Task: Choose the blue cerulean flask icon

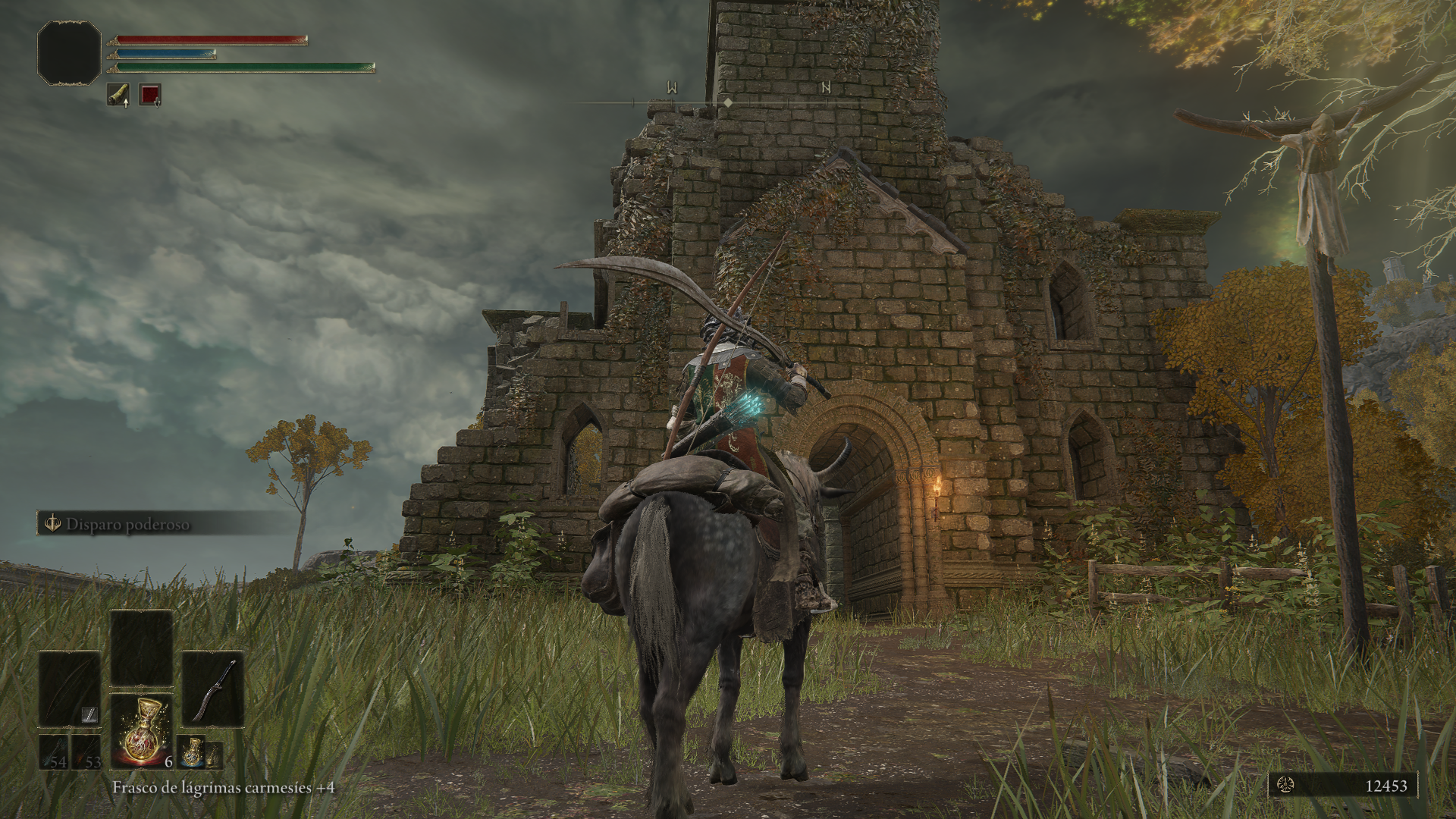Action: (193, 751)
